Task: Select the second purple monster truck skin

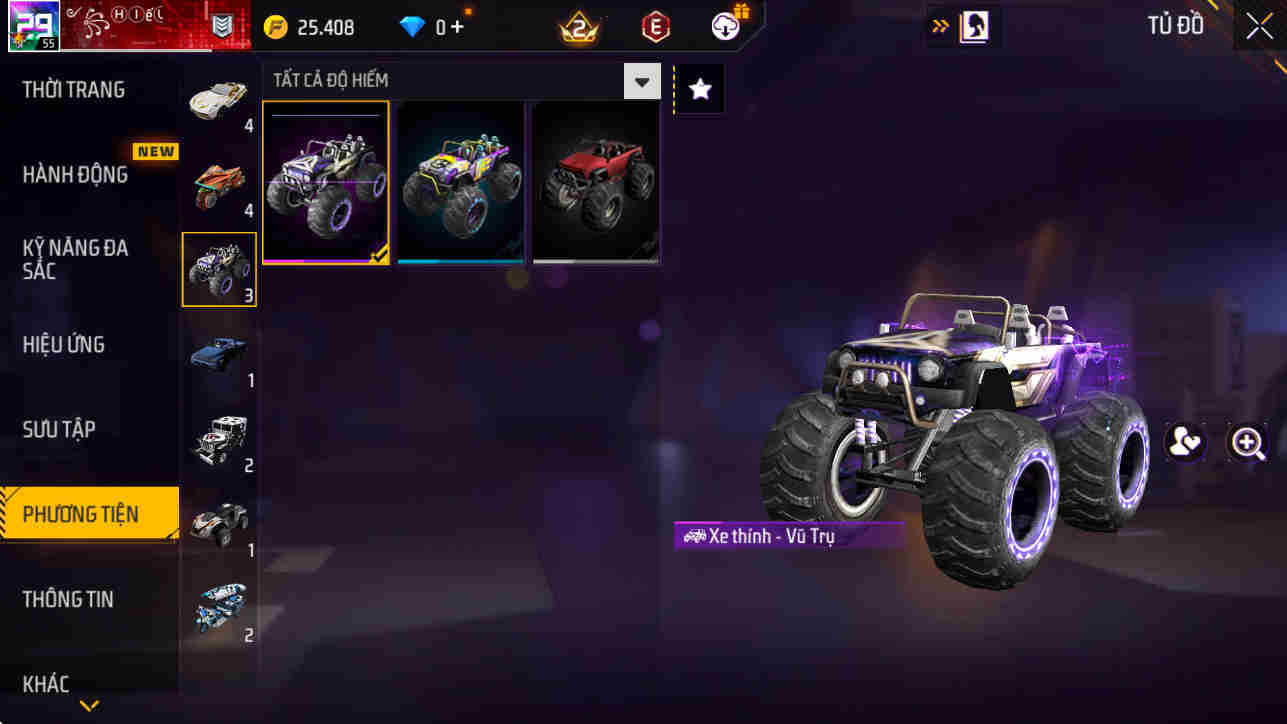Action: 460,181
